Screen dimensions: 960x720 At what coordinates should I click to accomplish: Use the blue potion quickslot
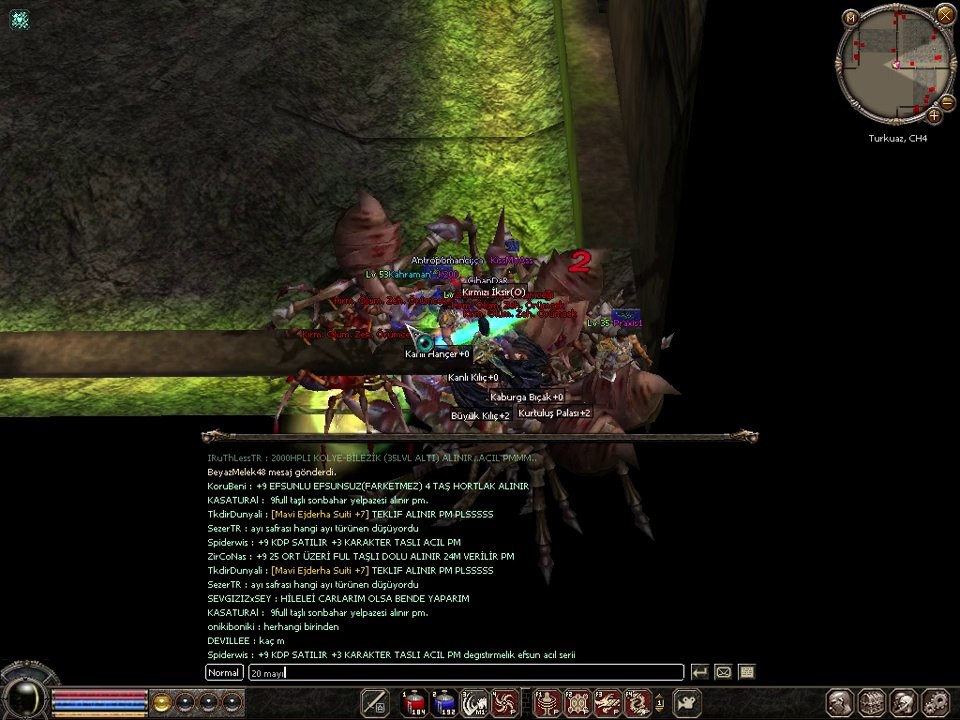coord(444,703)
